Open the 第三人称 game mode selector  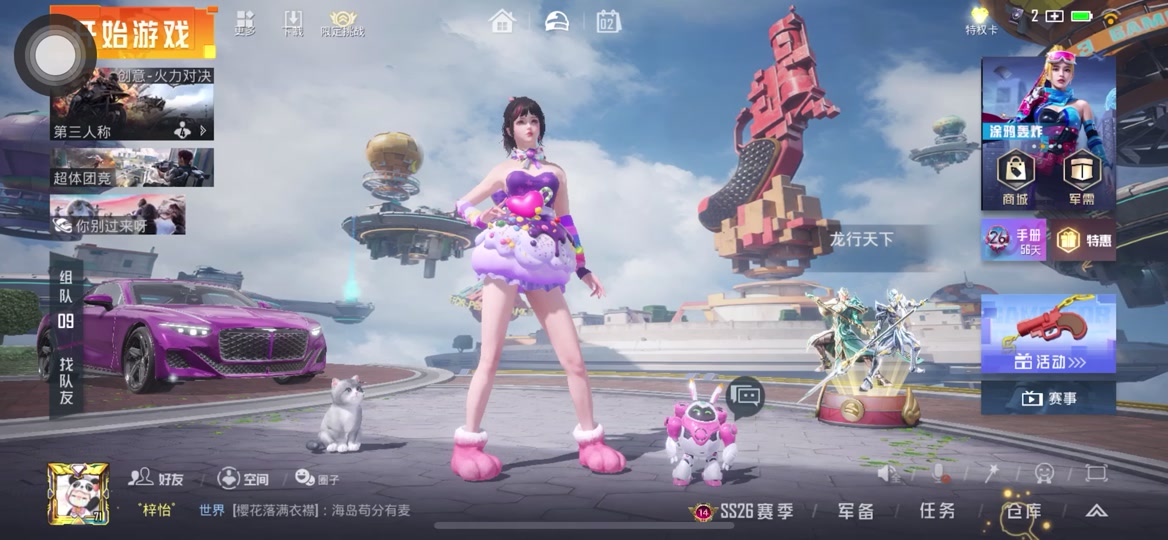[132, 111]
